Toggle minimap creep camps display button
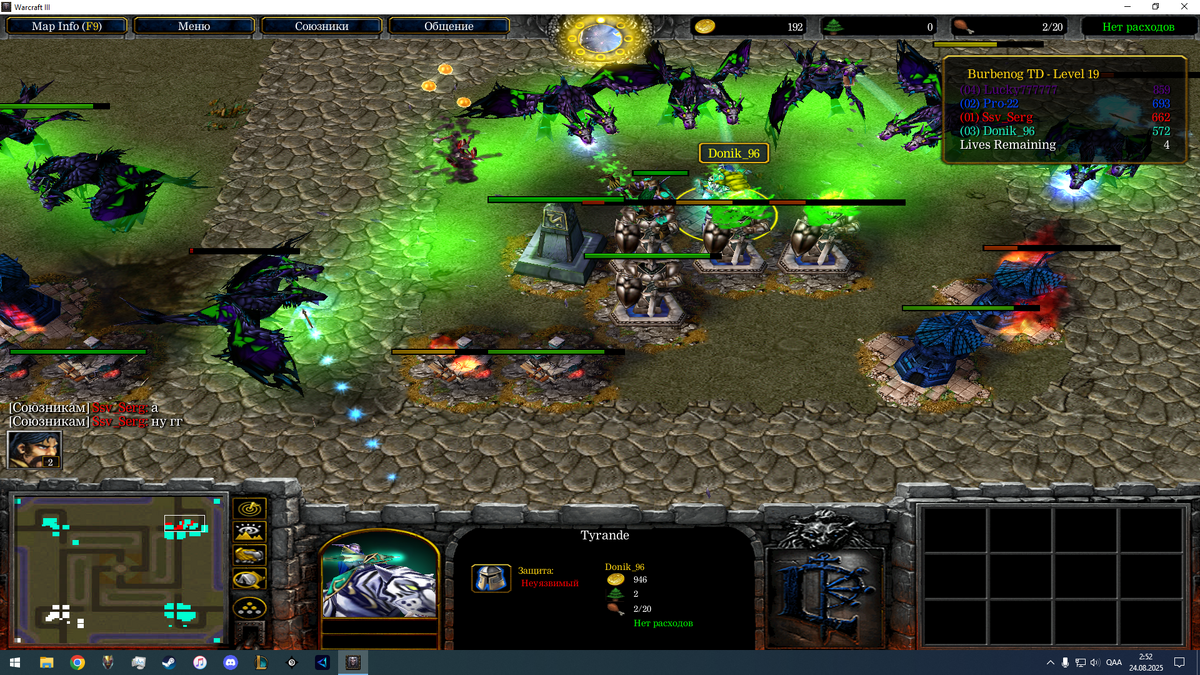 [x=249, y=580]
